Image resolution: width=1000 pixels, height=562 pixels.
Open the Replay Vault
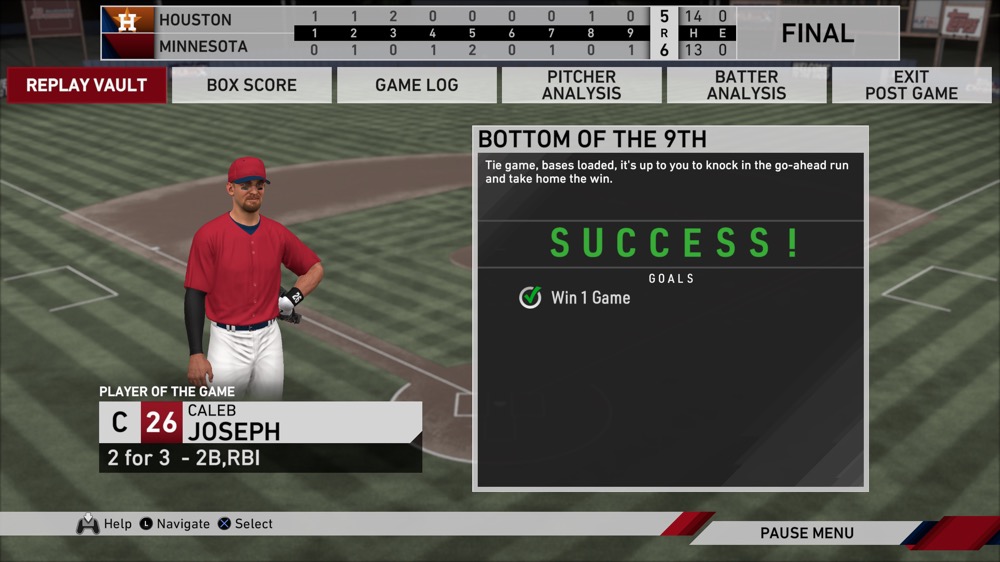(86, 85)
